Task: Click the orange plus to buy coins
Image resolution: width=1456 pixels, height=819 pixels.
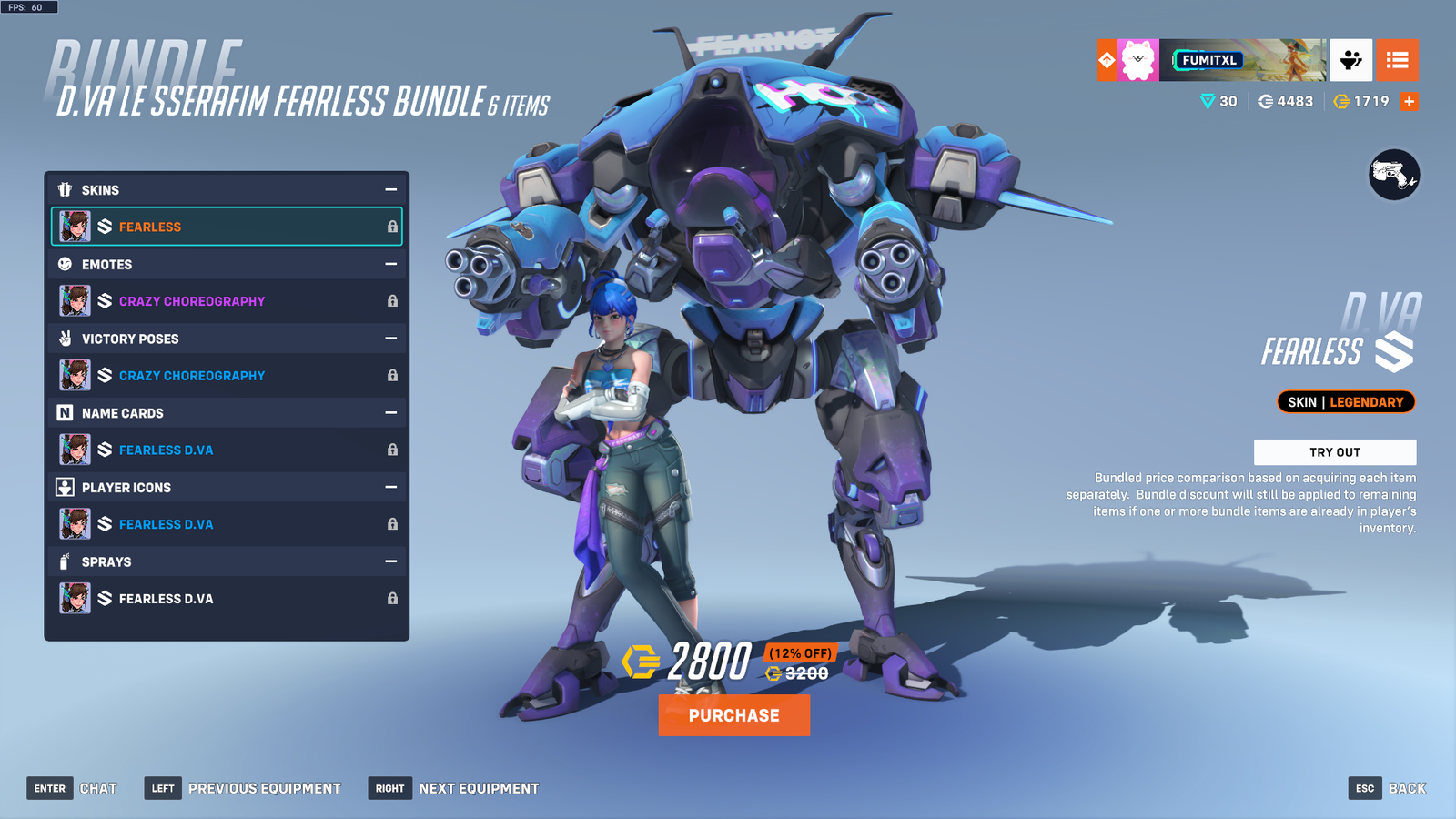Action: click(1409, 101)
